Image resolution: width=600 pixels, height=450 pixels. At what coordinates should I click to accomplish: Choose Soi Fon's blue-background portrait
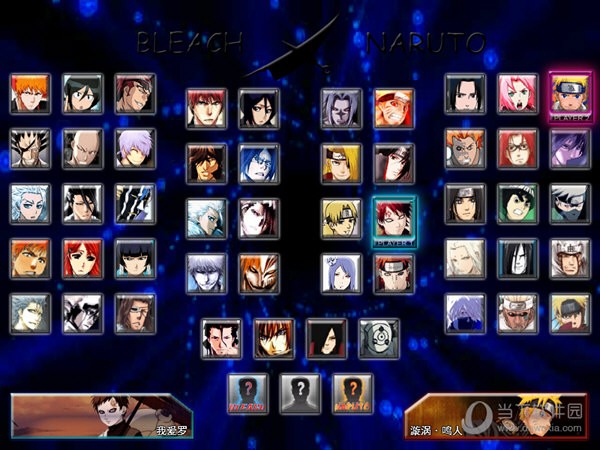[134, 258]
